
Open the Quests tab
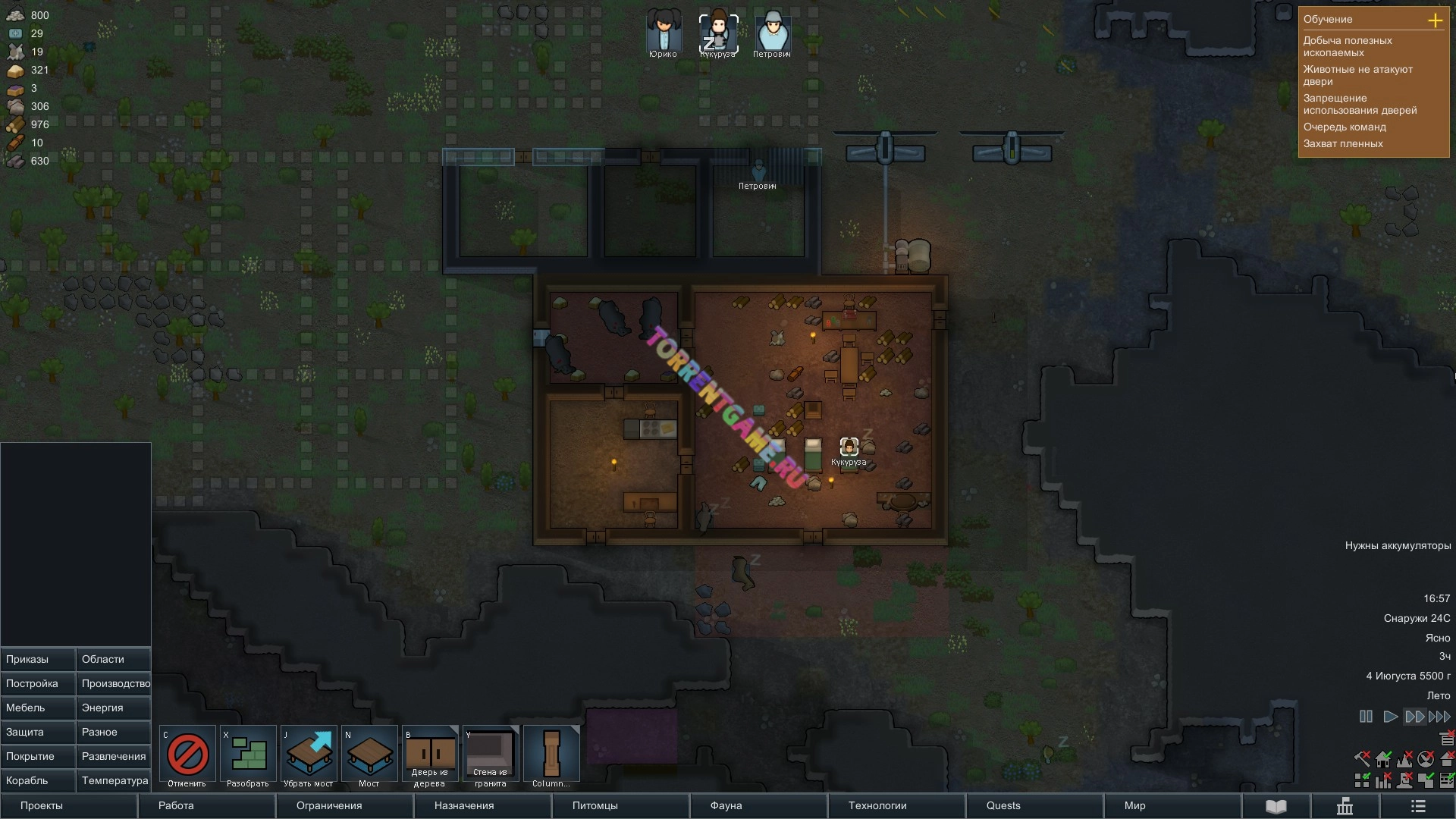(1003, 805)
